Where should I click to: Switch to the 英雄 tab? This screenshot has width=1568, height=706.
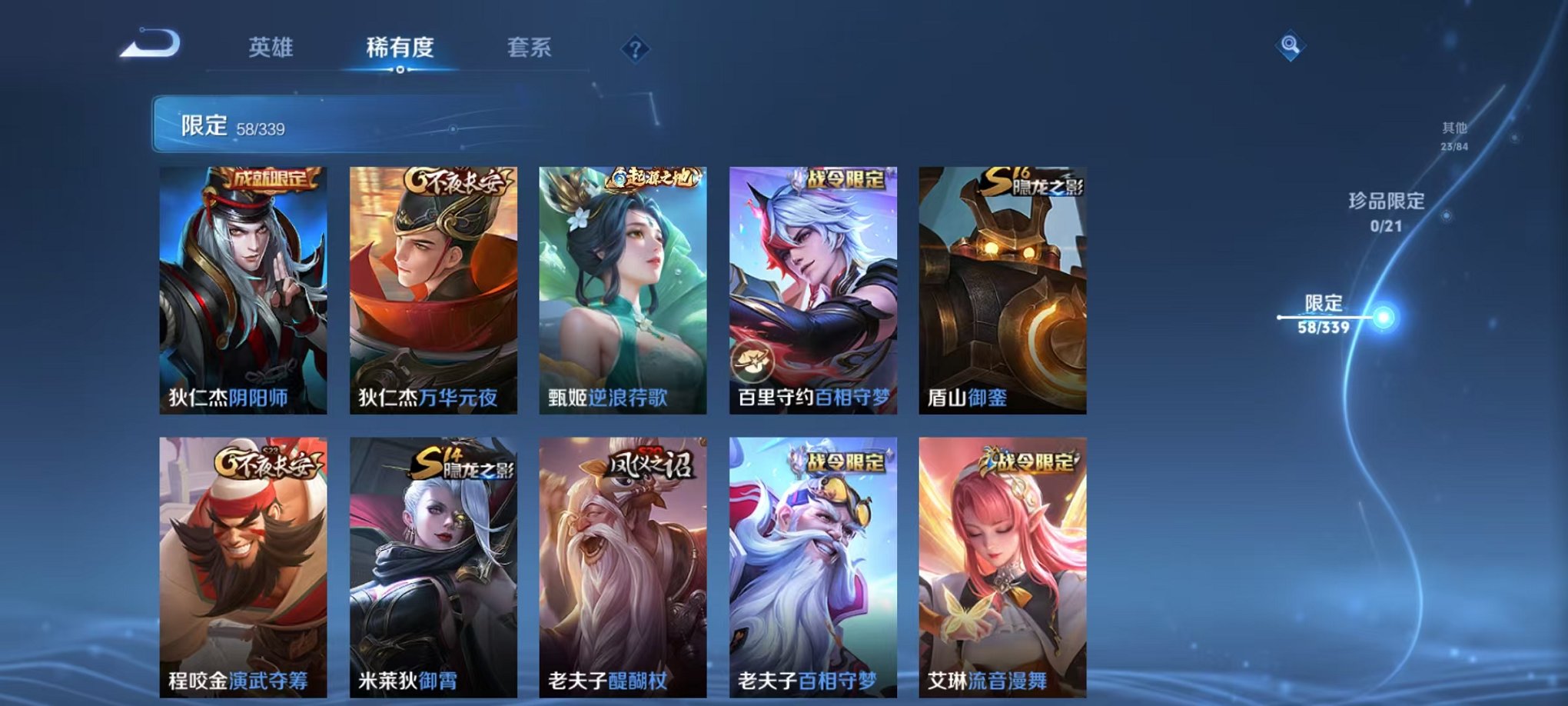273,47
